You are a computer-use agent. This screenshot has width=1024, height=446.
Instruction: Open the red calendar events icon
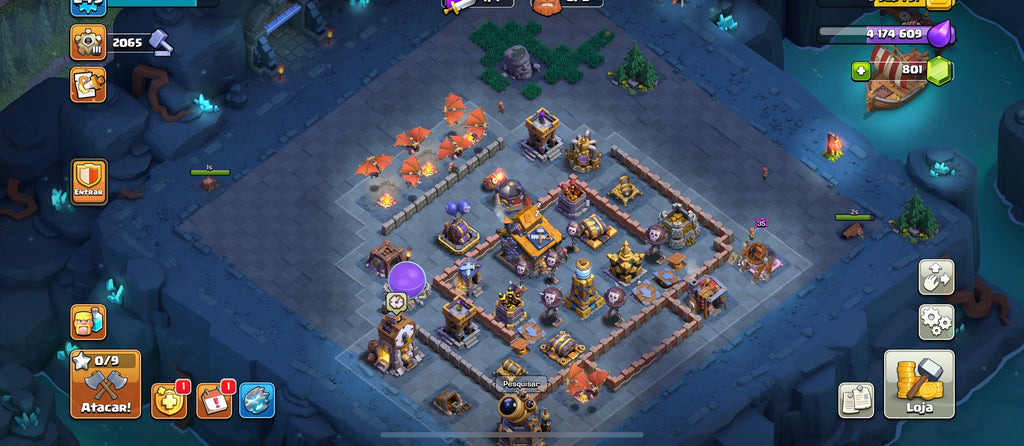pyautogui.click(x=213, y=400)
